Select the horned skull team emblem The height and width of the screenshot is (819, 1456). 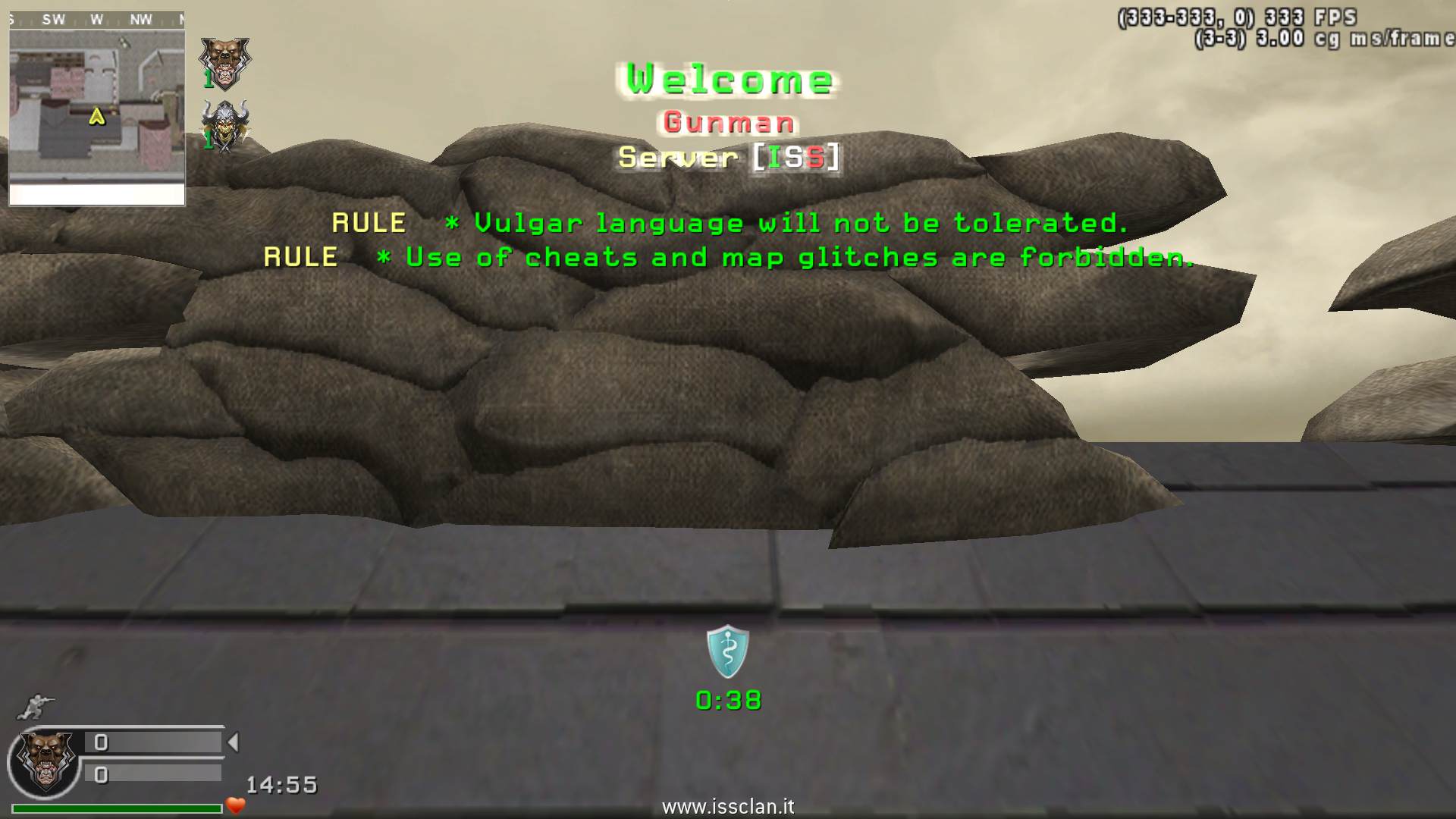[x=224, y=125]
